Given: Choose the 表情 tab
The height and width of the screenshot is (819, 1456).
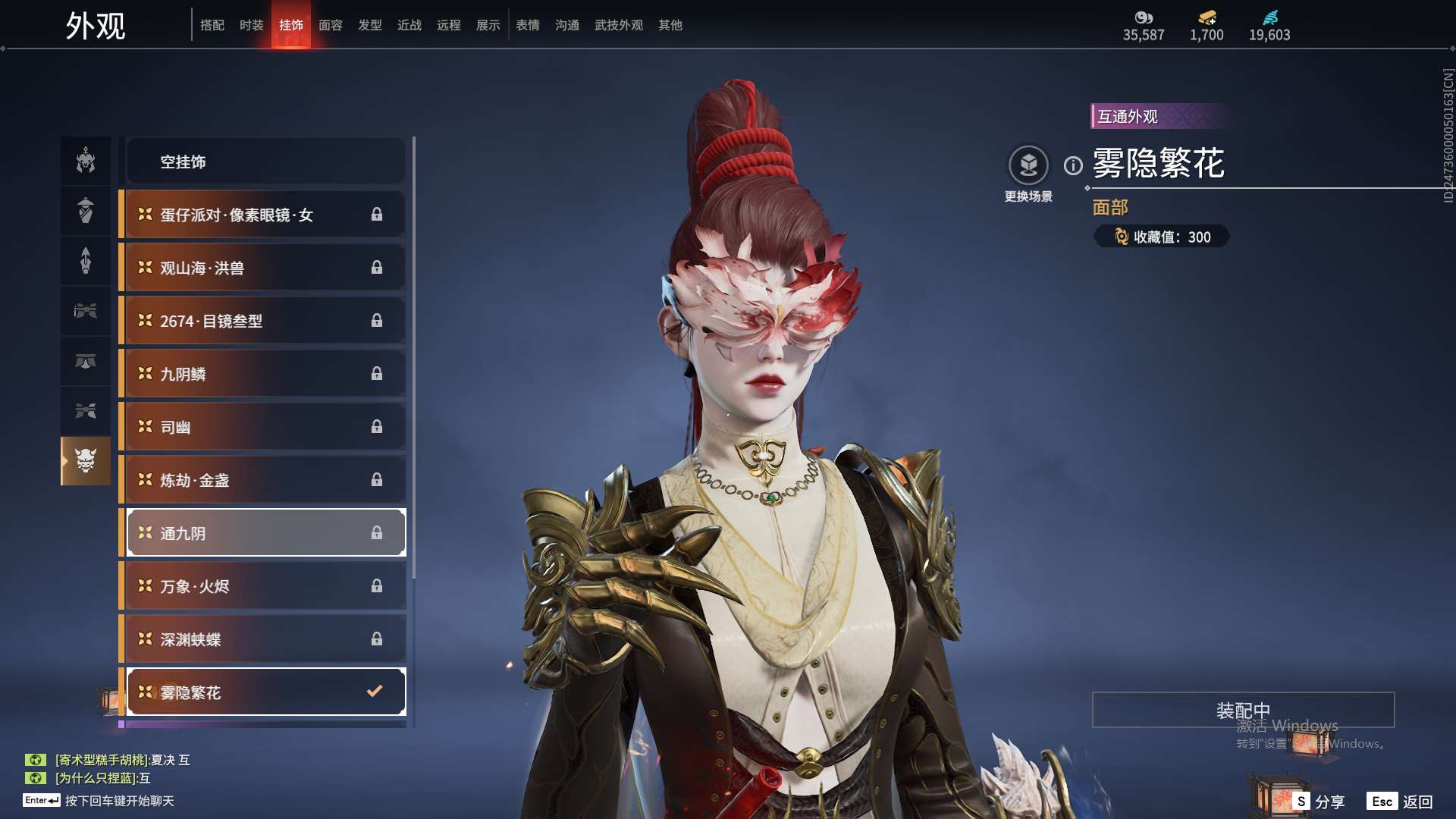Looking at the screenshot, I should [x=527, y=25].
